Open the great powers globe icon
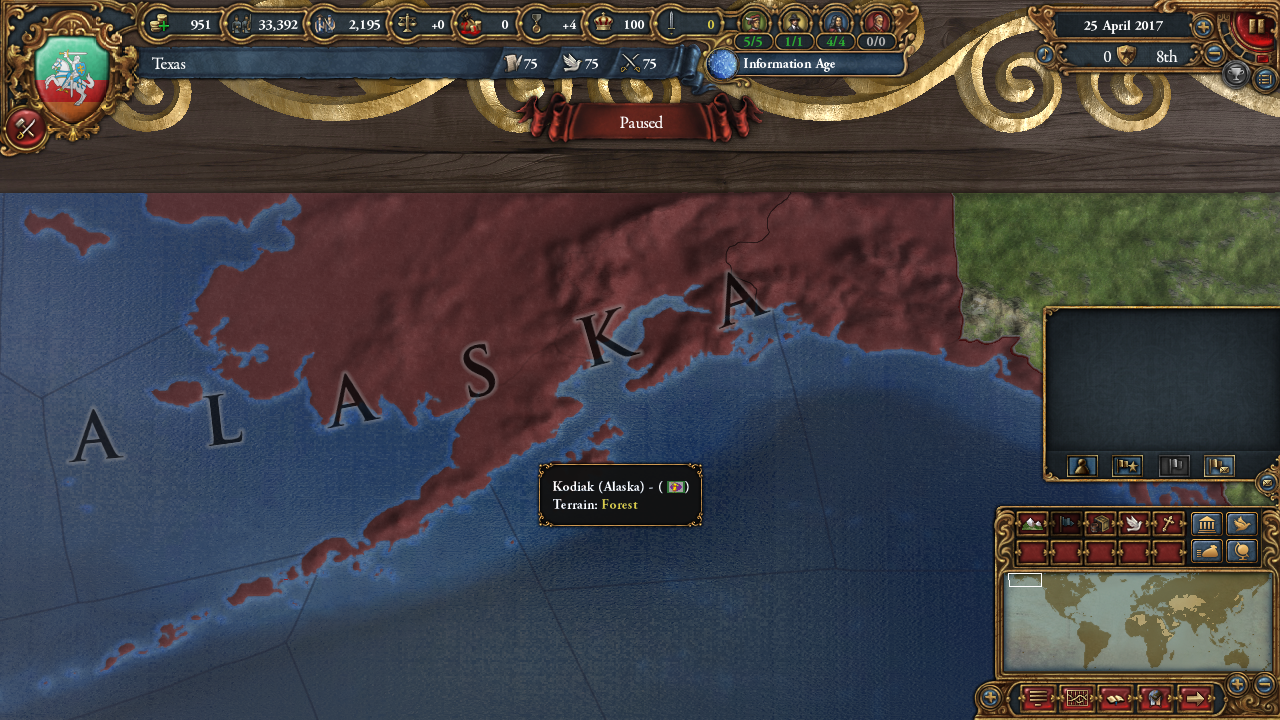 coord(1155,698)
